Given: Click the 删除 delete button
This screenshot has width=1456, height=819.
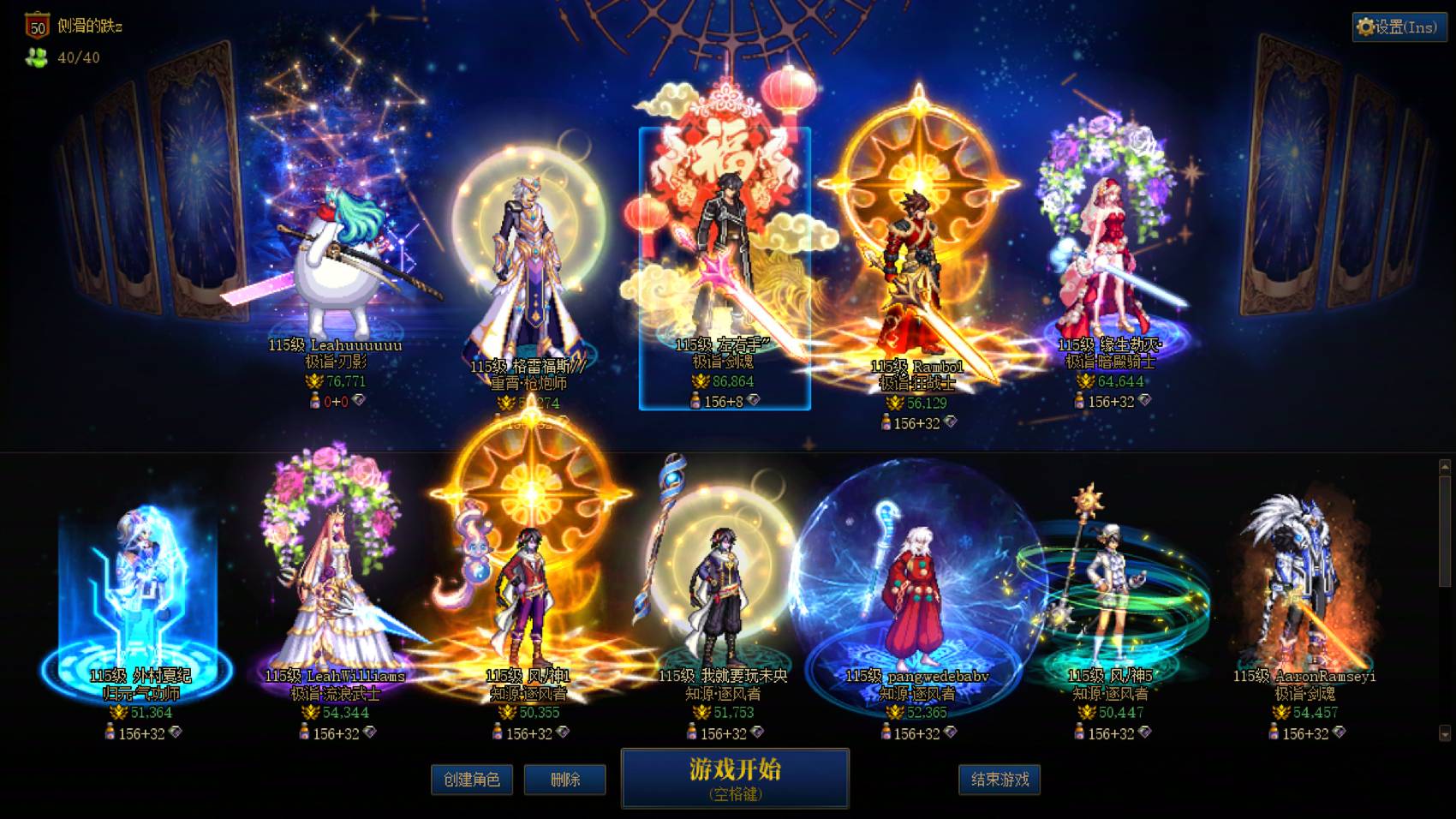Looking at the screenshot, I should [x=565, y=780].
